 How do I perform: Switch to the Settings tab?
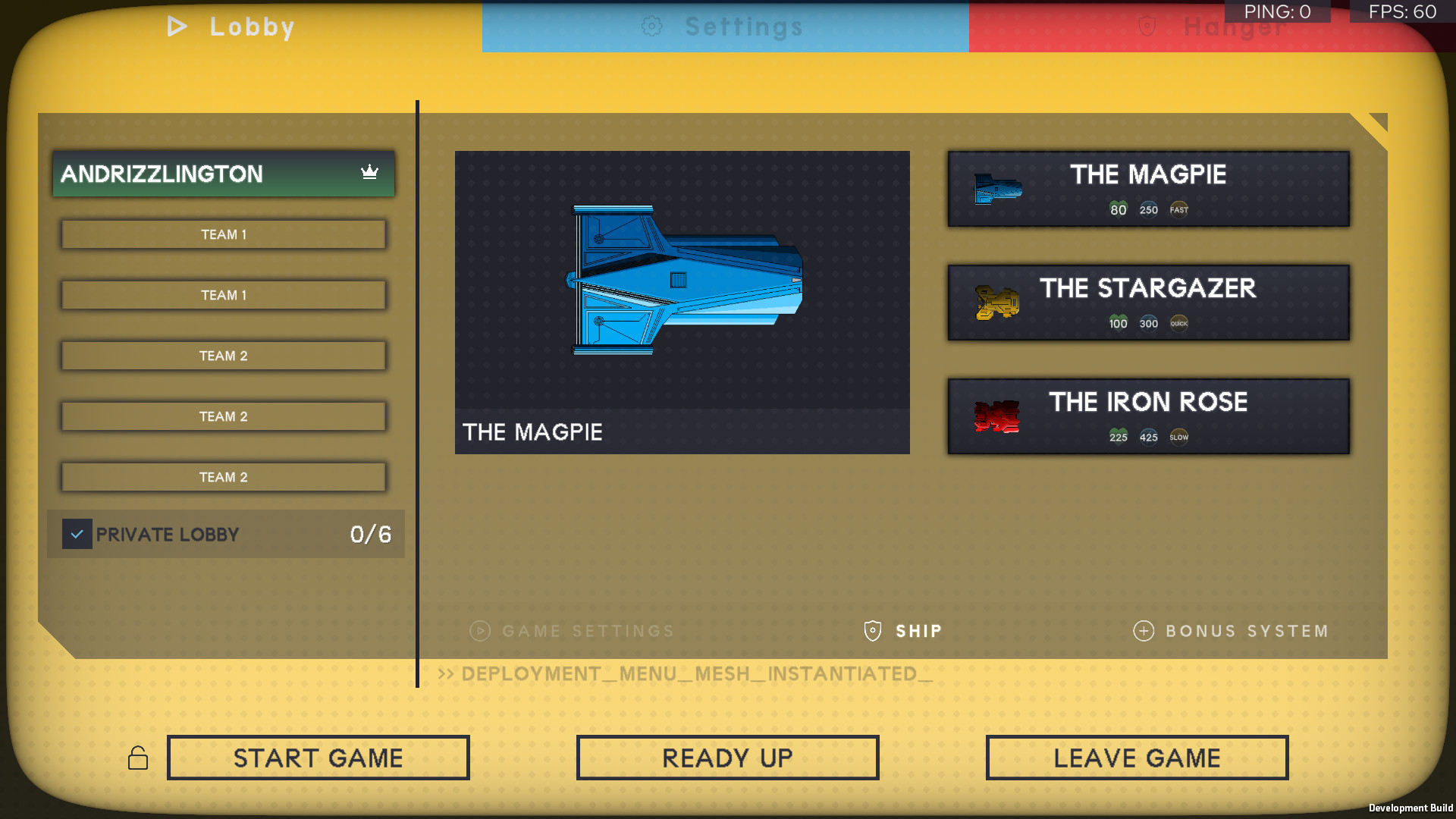pyautogui.click(x=726, y=27)
